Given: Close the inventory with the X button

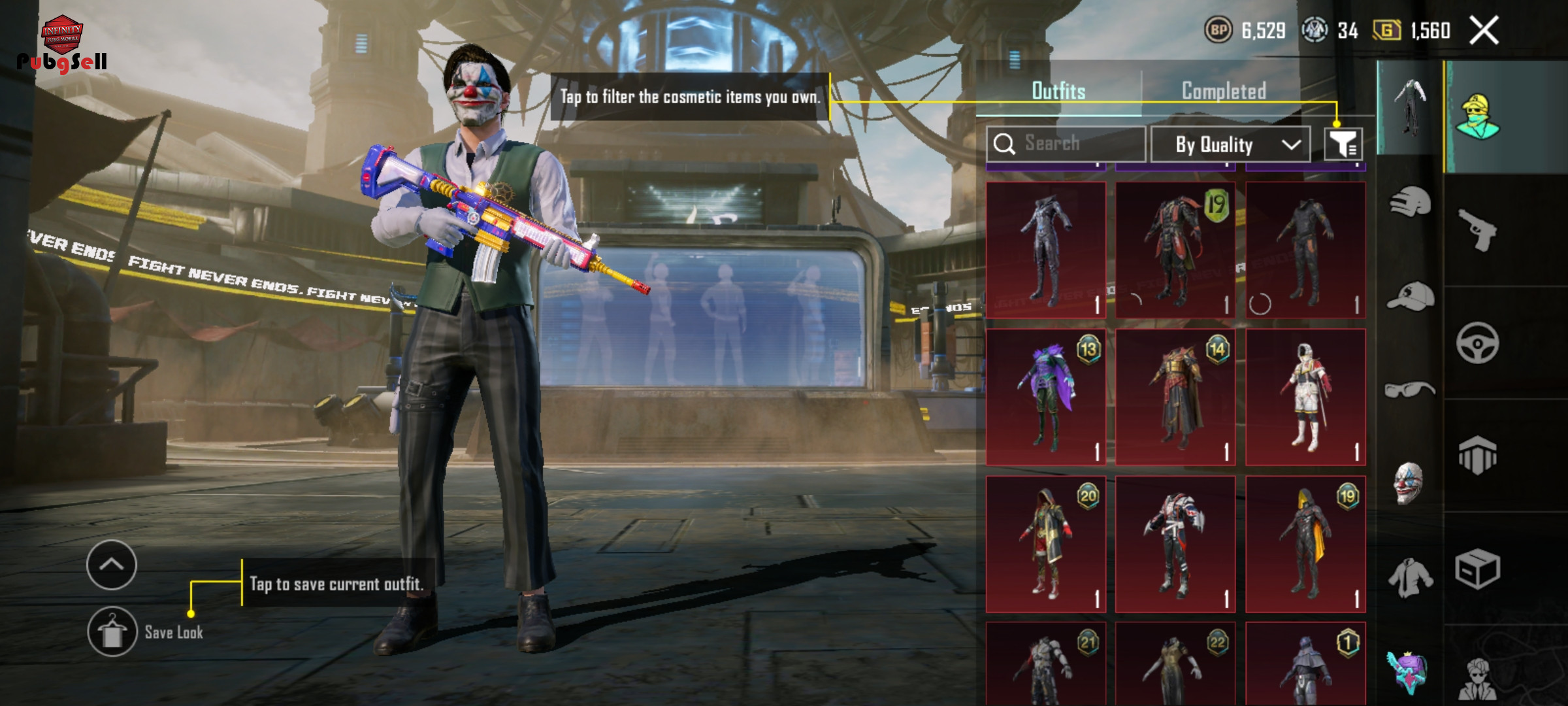Looking at the screenshot, I should click(x=1484, y=31).
